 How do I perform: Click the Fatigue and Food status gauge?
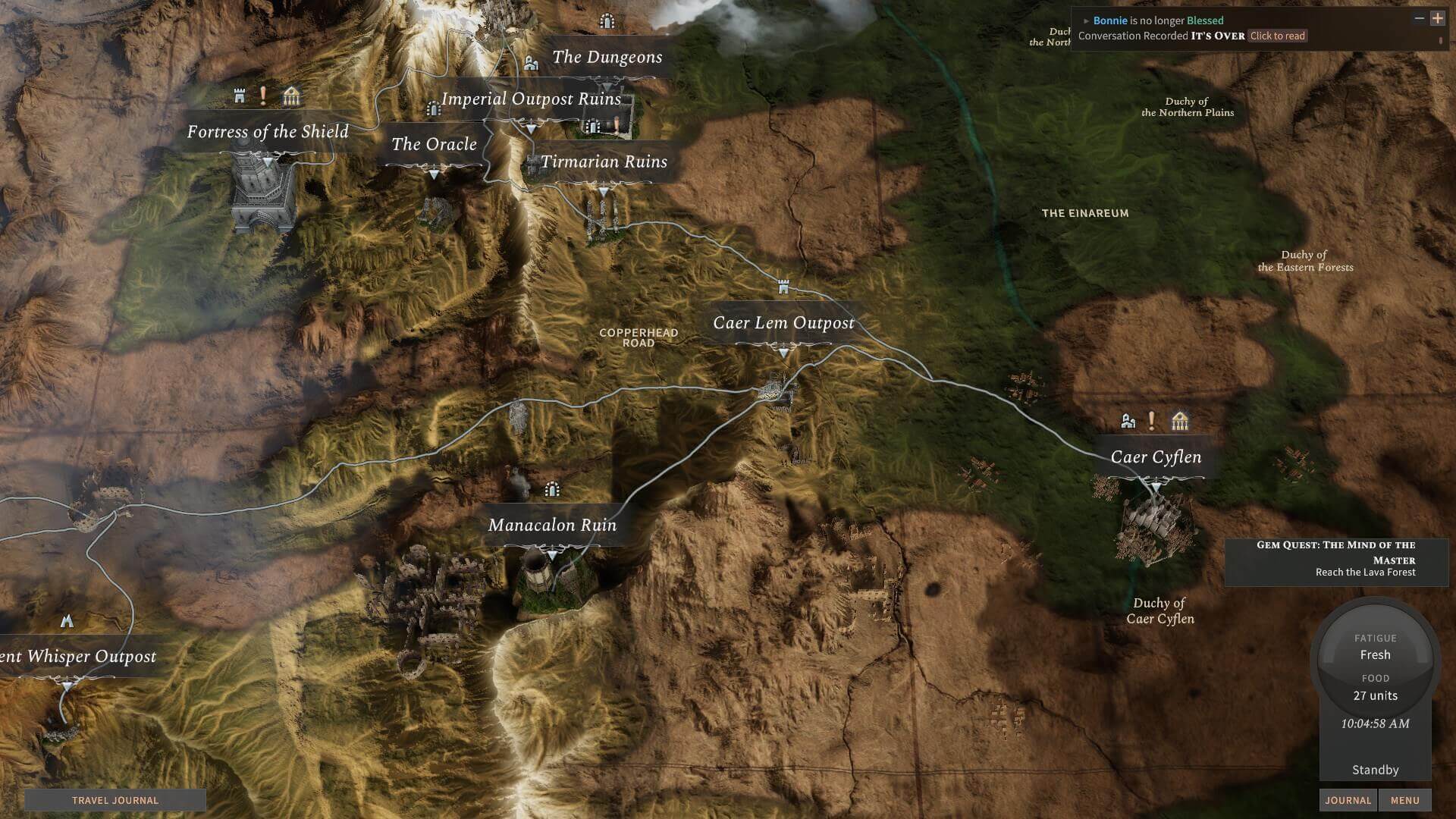pyautogui.click(x=1375, y=667)
